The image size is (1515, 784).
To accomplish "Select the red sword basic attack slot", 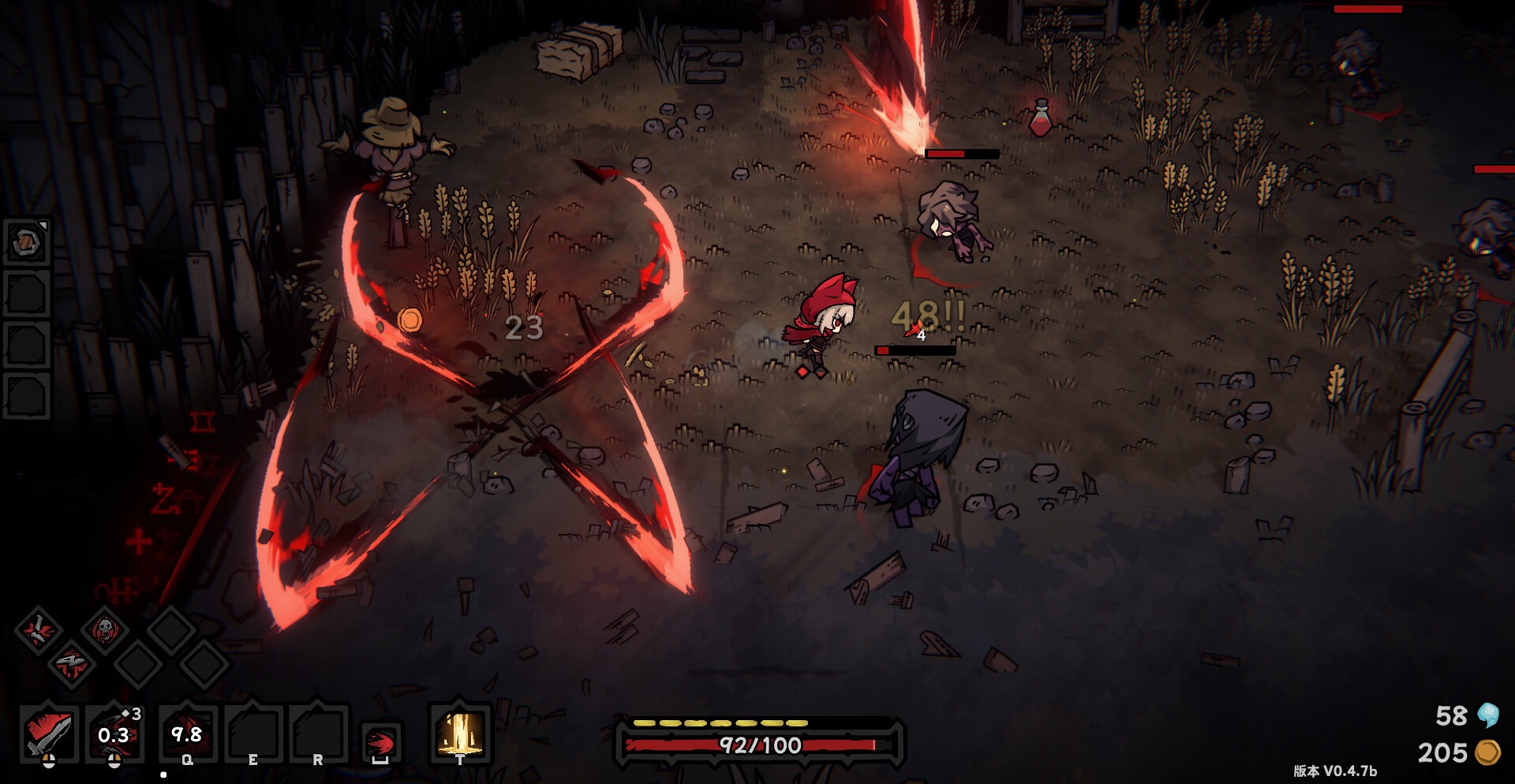I will [49, 734].
